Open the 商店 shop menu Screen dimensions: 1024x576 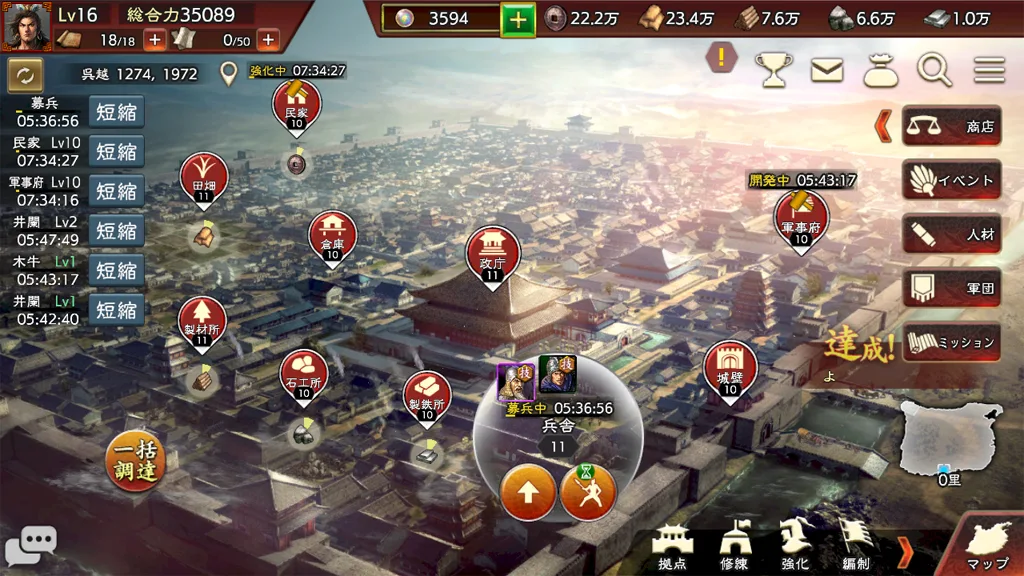[951, 127]
